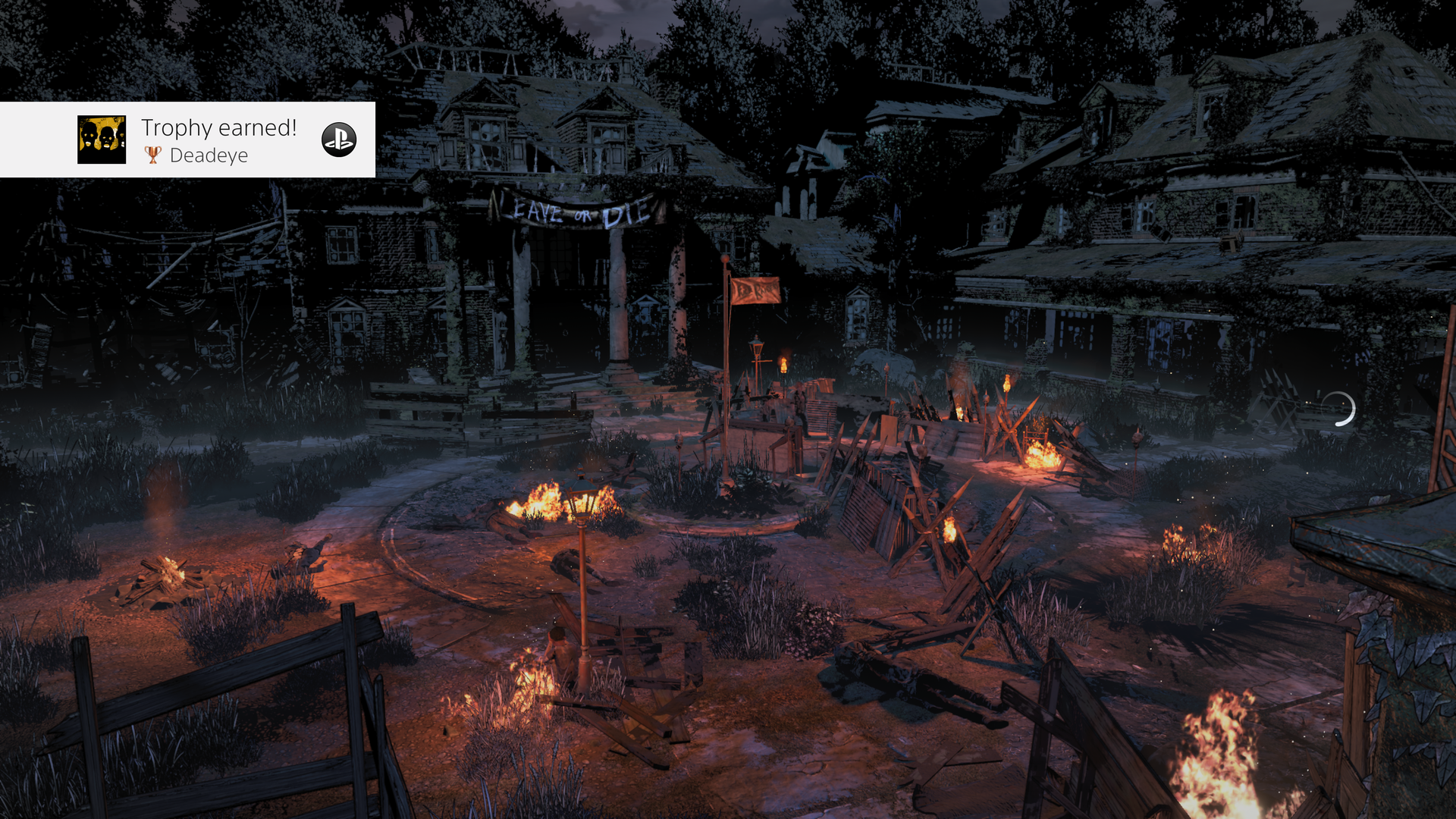Click the Deadeye trophy skull thumbnail
This screenshot has width=1456, height=819.
coord(102,140)
